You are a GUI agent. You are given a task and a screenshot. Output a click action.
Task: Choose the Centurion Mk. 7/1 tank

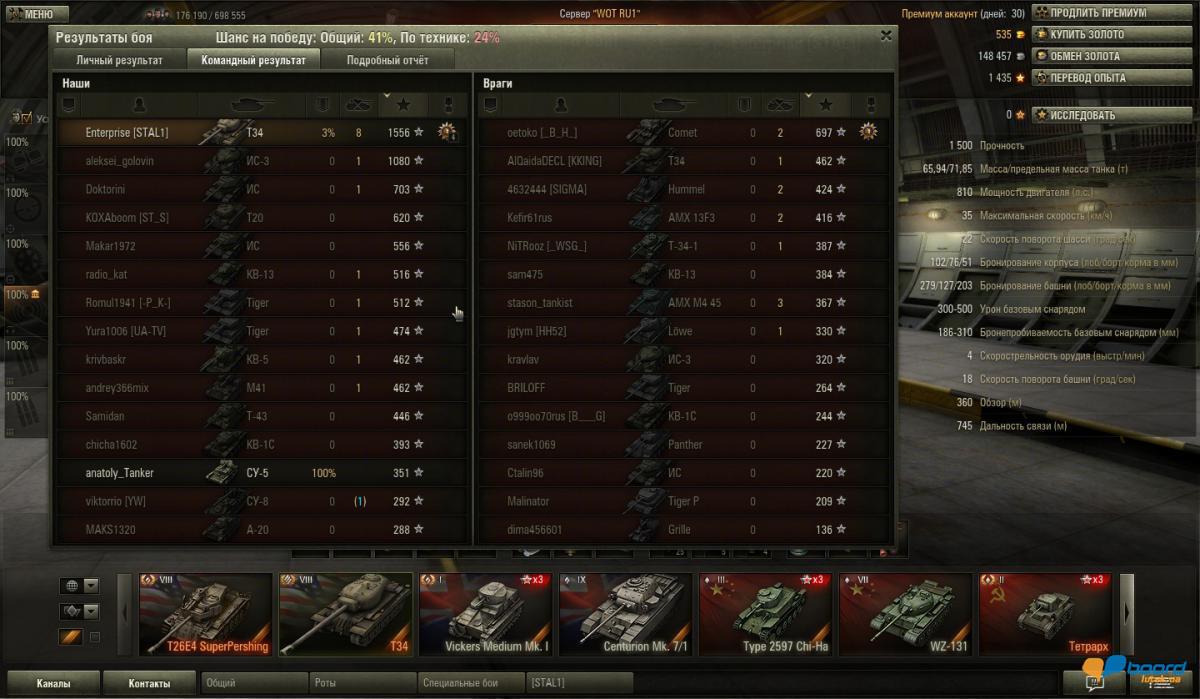[x=624, y=615]
